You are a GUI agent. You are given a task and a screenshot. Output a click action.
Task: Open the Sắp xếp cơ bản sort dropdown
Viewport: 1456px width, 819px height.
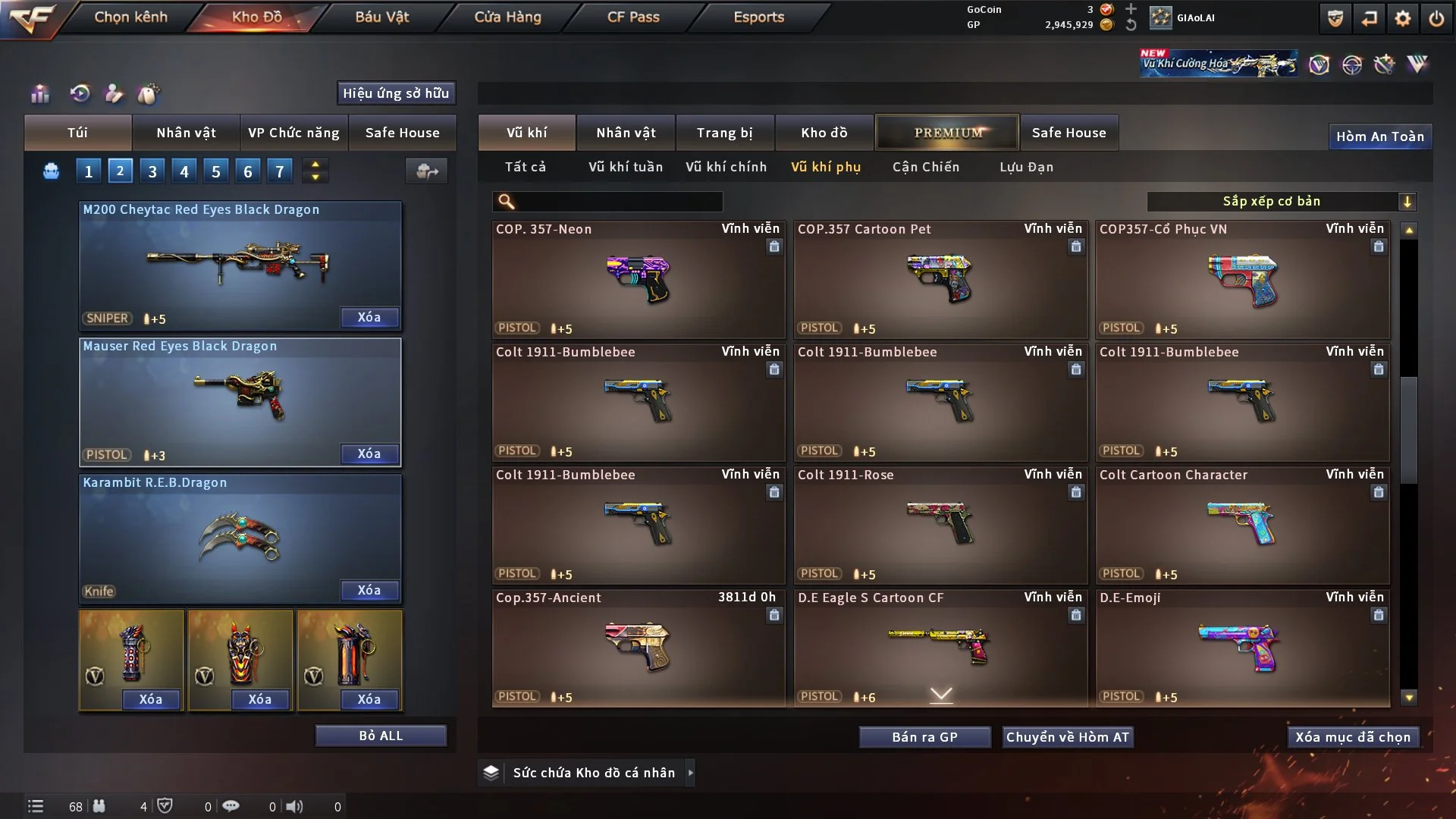click(1281, 202)
